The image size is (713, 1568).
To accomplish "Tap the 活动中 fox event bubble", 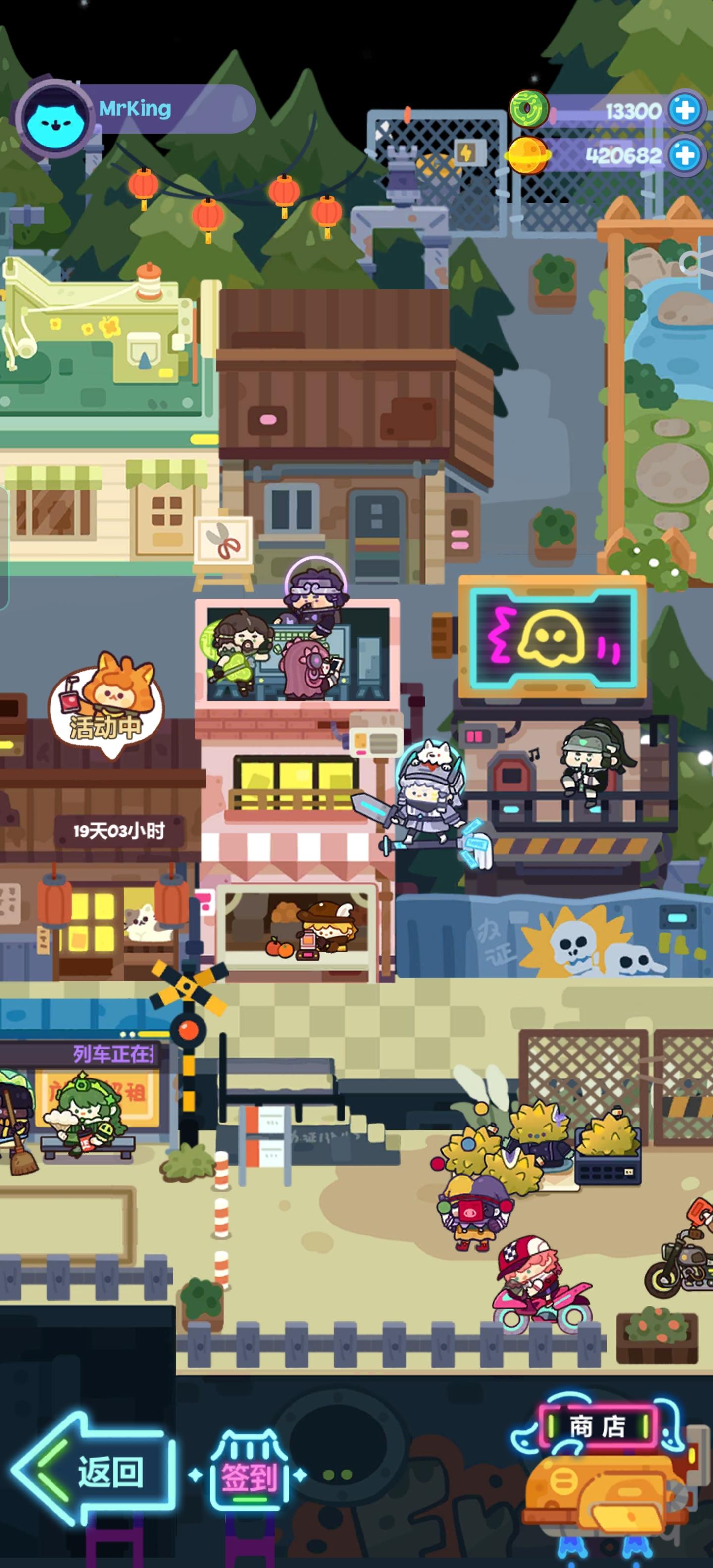I will coord(106,706).
